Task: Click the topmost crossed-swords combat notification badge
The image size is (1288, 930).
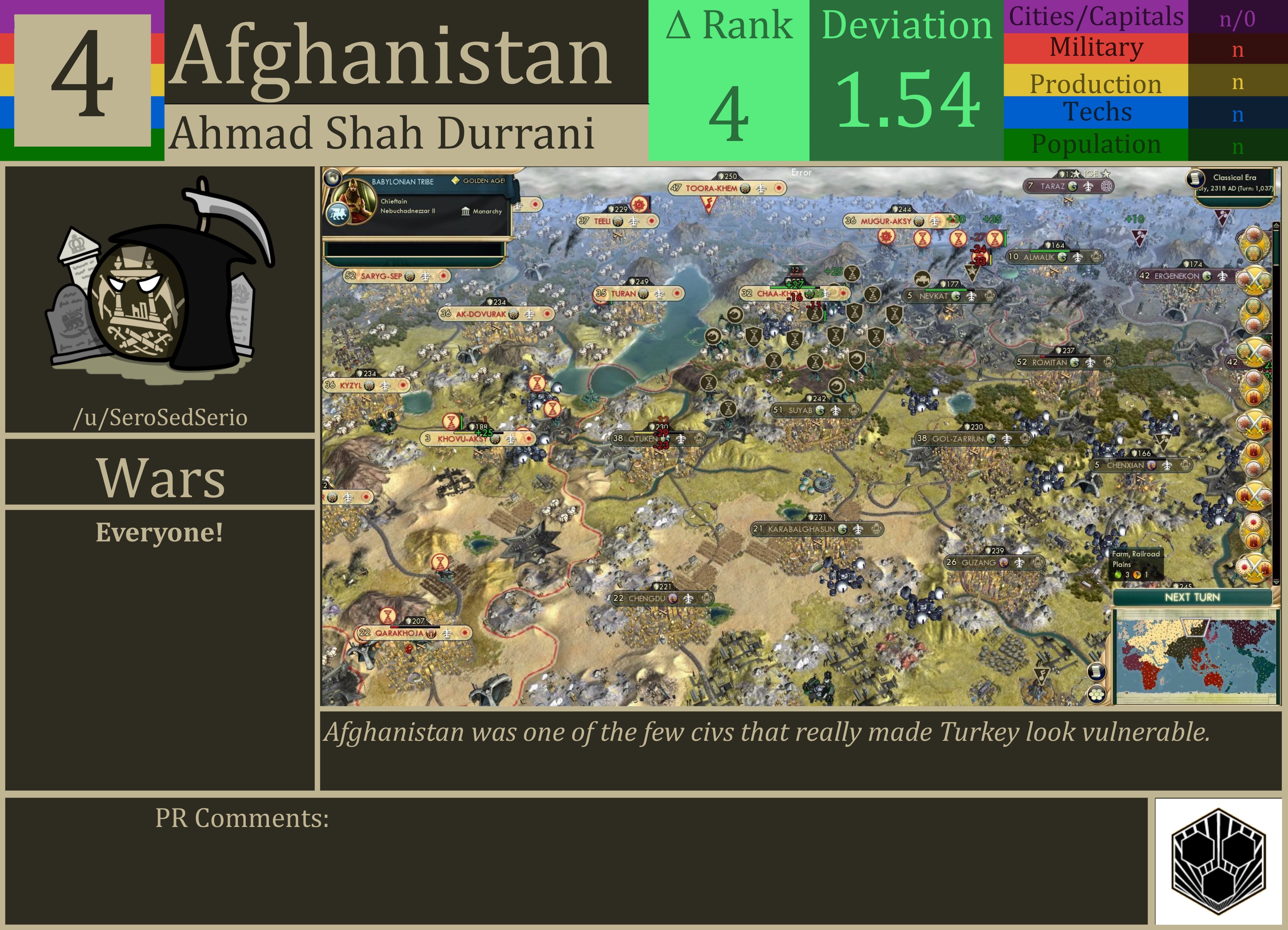Action: [x=1255, y=281]
